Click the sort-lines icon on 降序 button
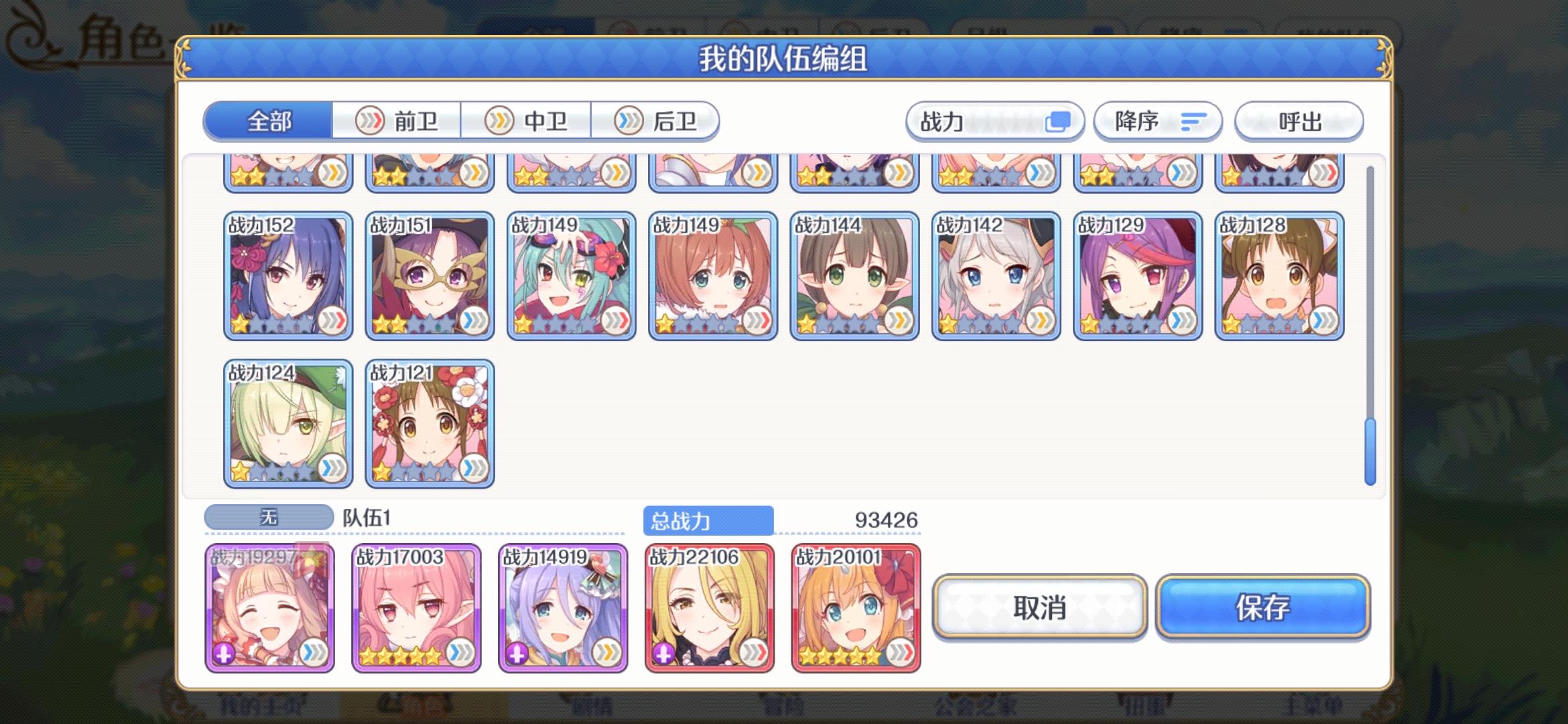 pyautogui.click(x=1193, y=121)
